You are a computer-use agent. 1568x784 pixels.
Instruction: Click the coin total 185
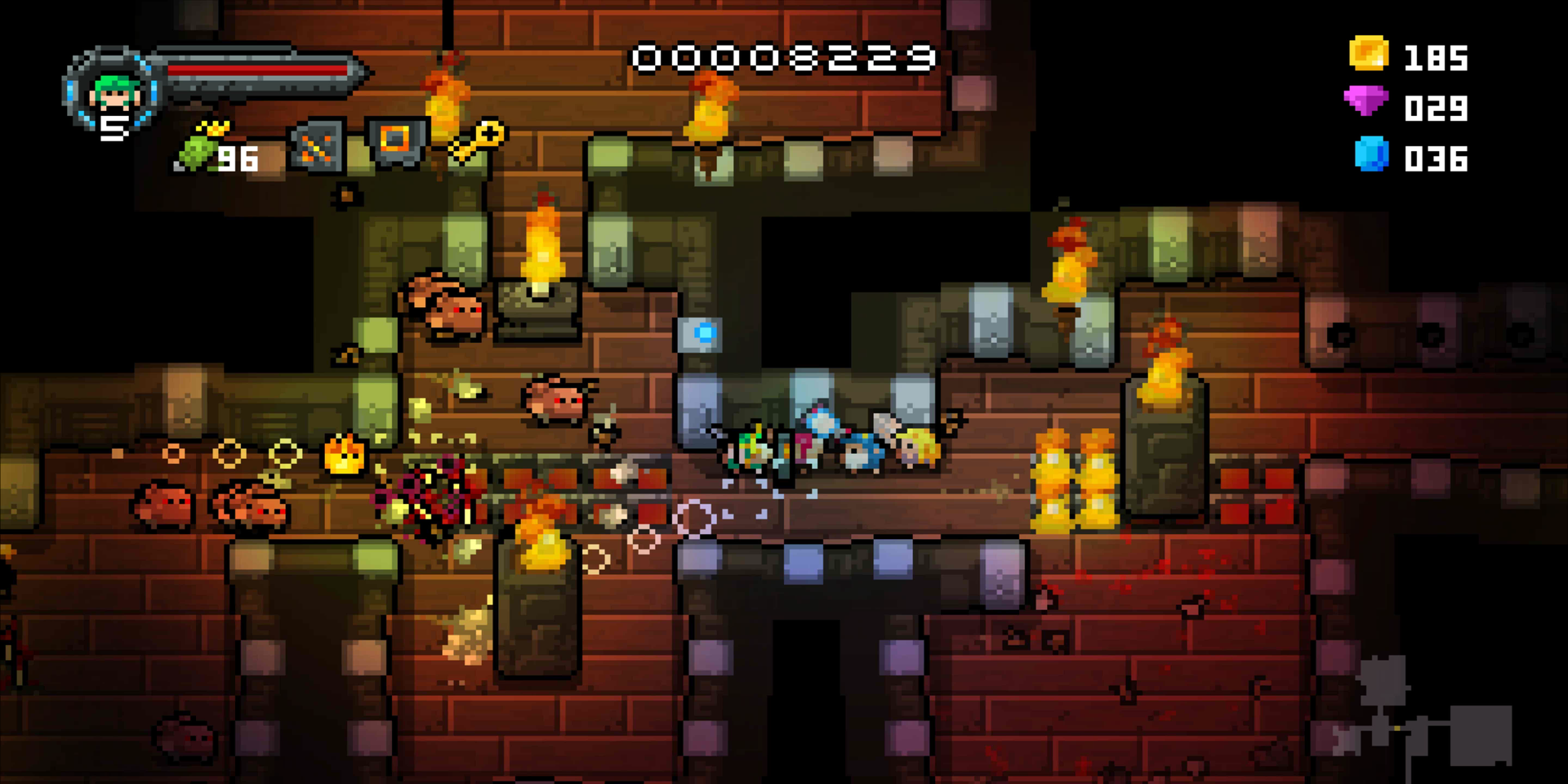click(x=1437, y=57)
